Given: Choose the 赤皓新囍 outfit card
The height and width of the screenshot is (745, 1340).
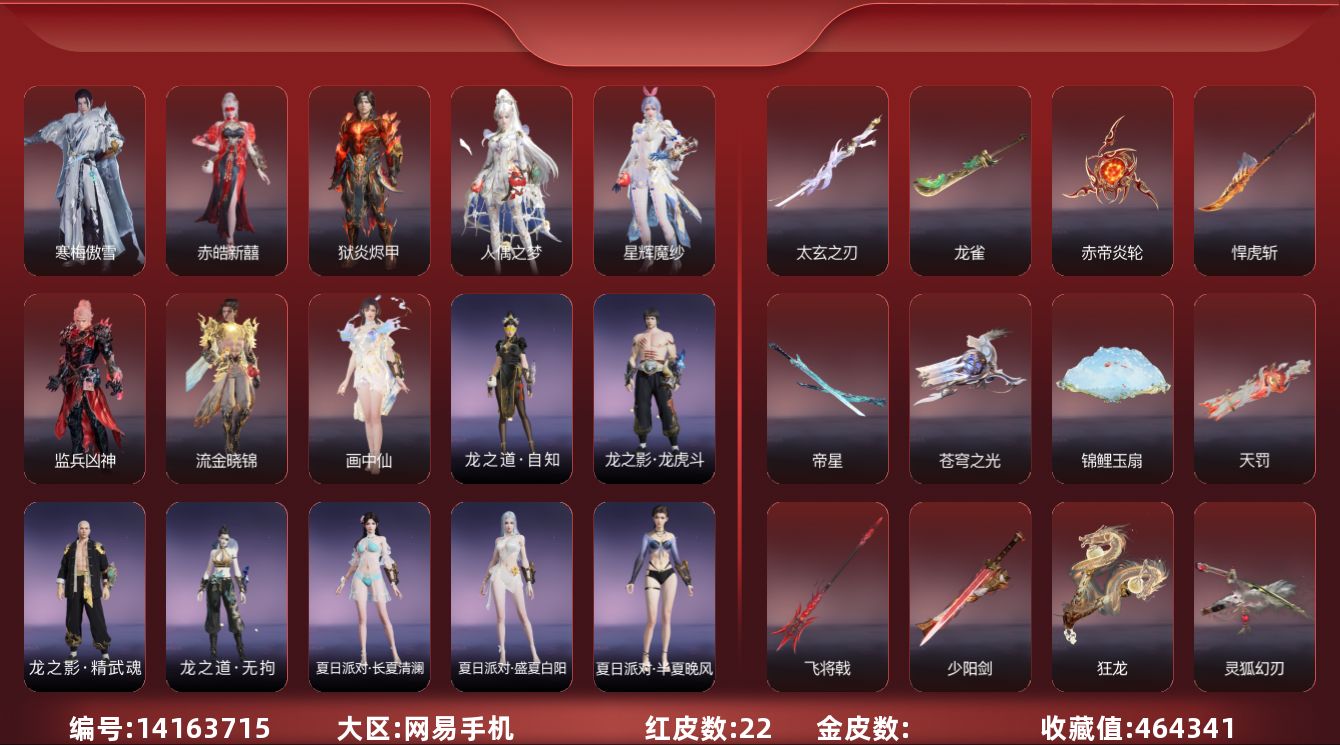Looking at the screenshot, I should [x=227, y=181].
